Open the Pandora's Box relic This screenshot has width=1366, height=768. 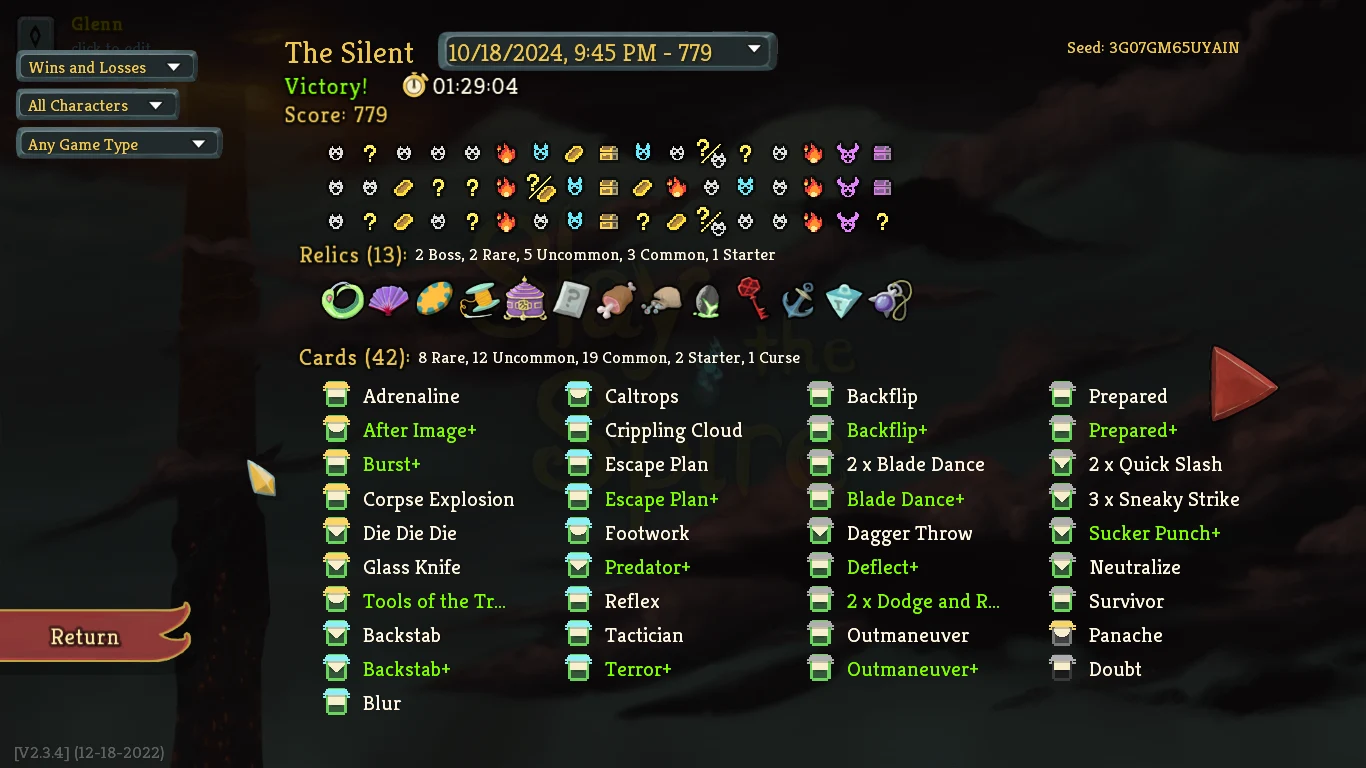click(525, 299)
